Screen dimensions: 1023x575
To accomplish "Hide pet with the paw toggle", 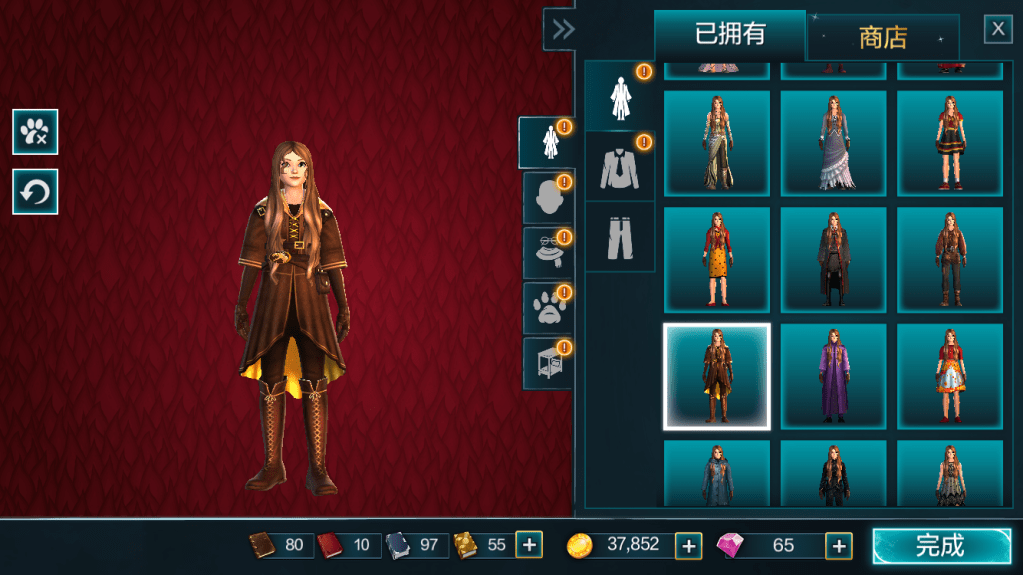I will coord(35,132).
